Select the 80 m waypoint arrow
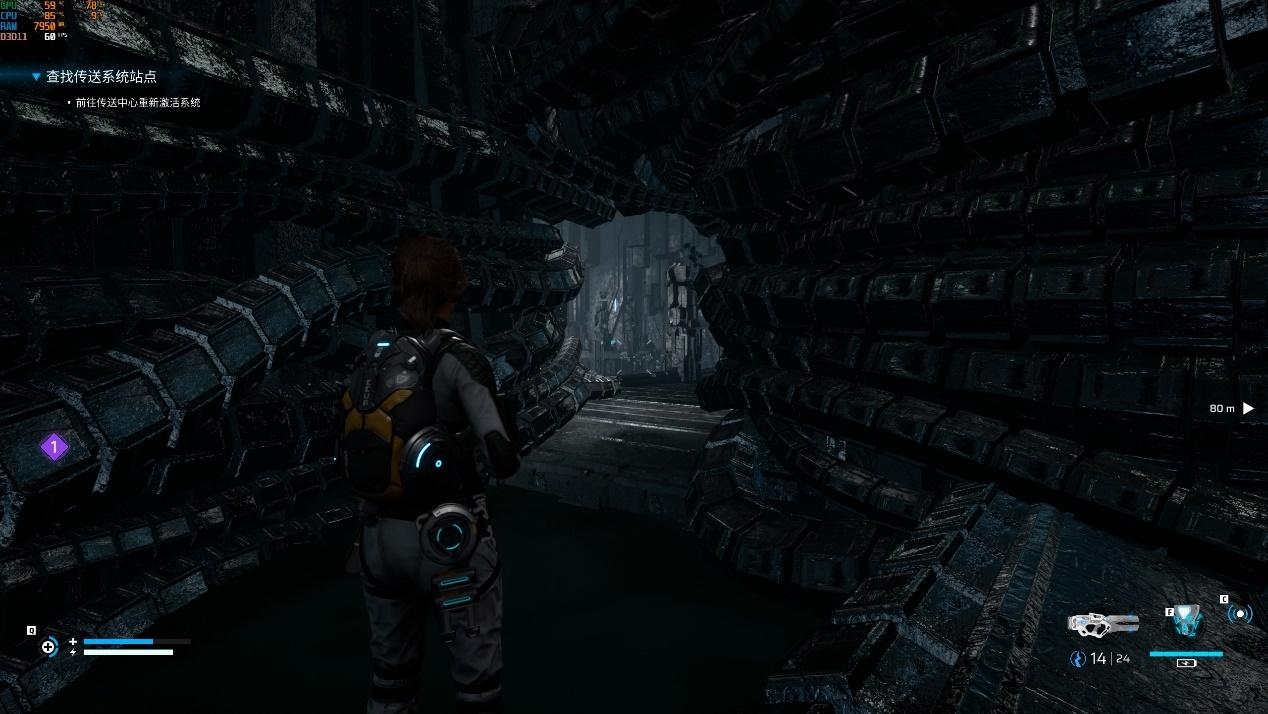This screenshot has height=714, width=1268. tap(1248, 408)
